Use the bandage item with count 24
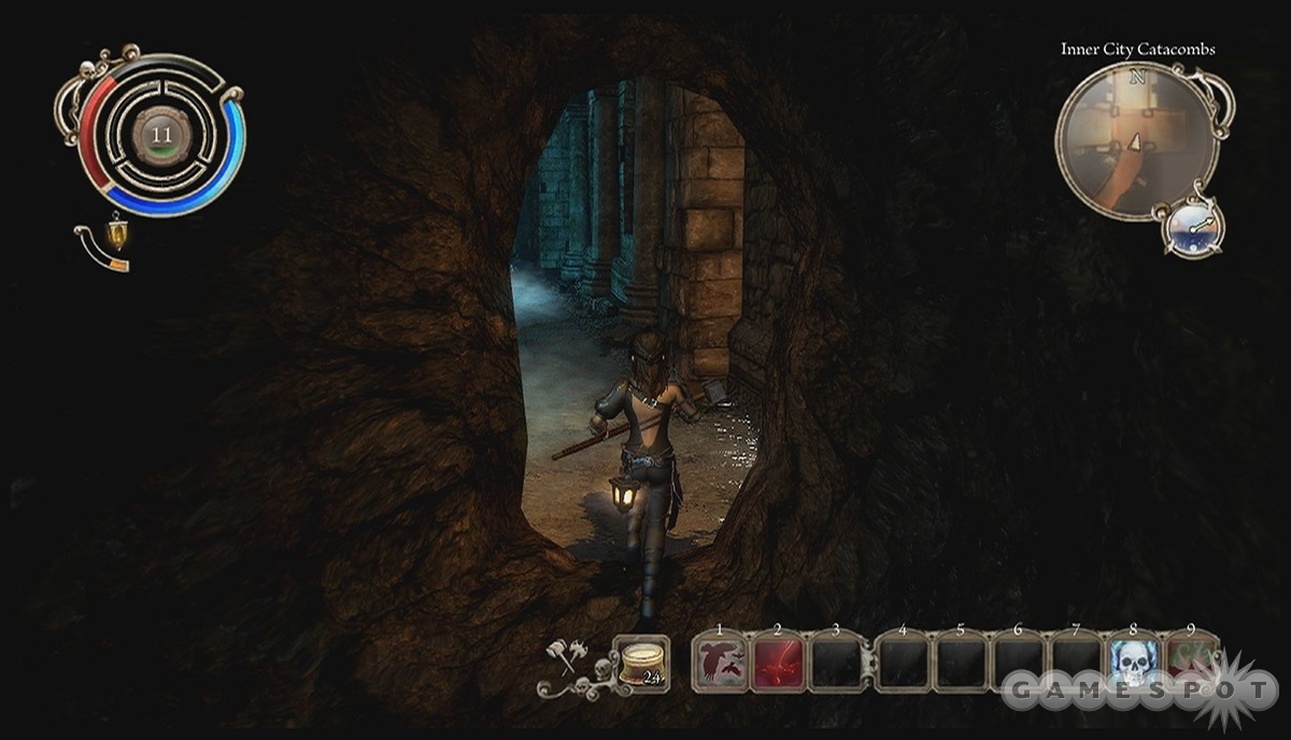 tap(641, 663)
